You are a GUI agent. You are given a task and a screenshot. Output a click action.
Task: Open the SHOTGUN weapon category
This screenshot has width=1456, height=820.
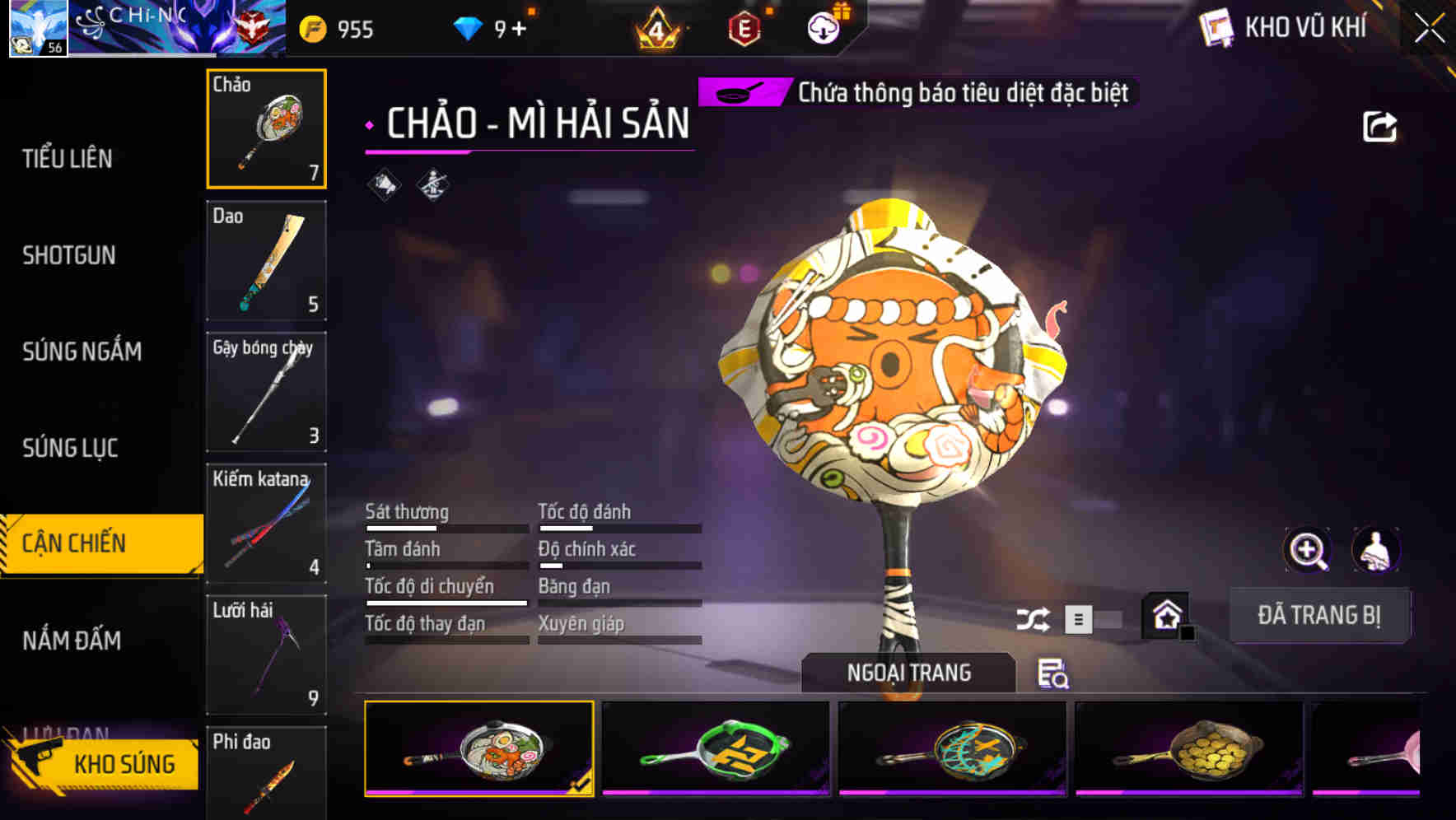(x=69, y=255)
